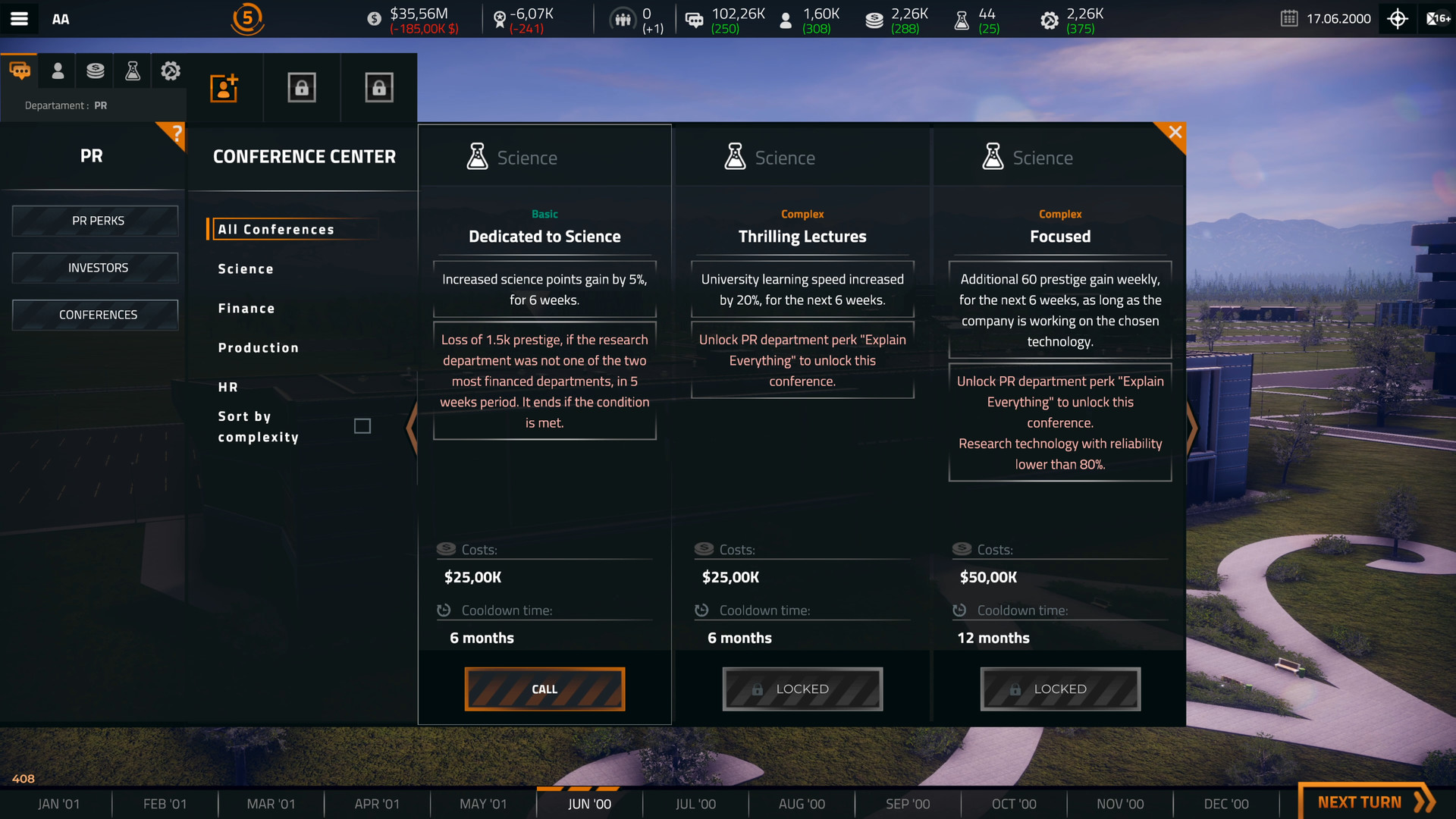The height and width of the screenshot is (819, 1456).
Task: Select the HR person icon department tab
Action: (x=58, y=70)
